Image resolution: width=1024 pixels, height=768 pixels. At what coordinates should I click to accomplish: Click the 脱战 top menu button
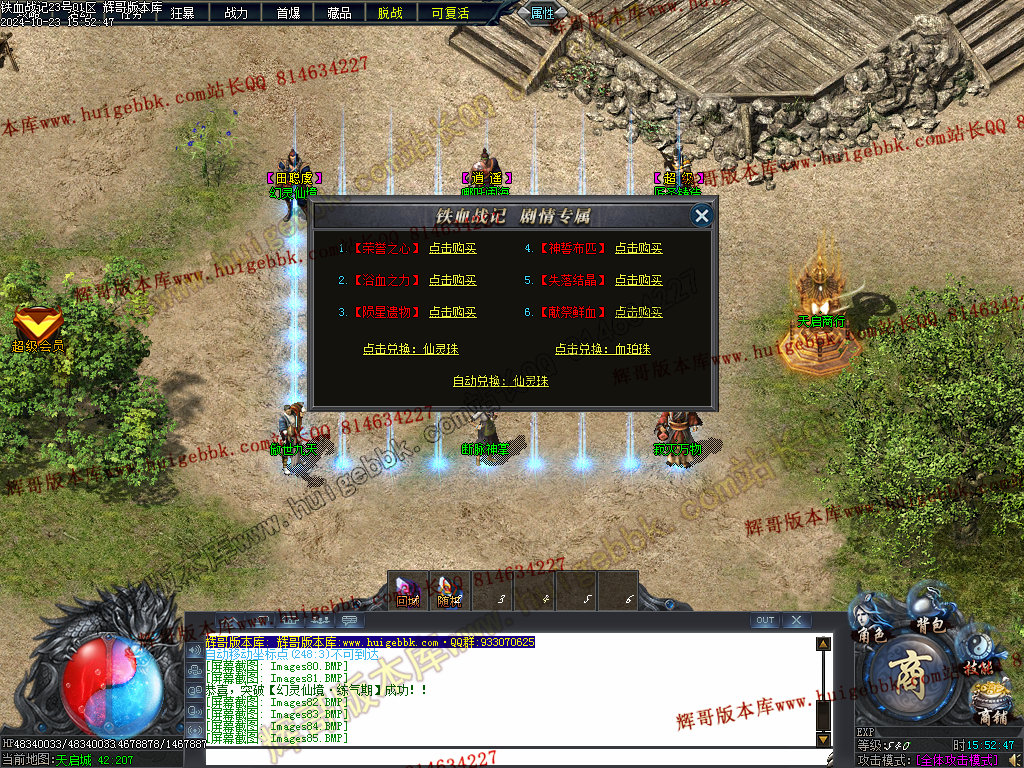(x=391, y=13)
